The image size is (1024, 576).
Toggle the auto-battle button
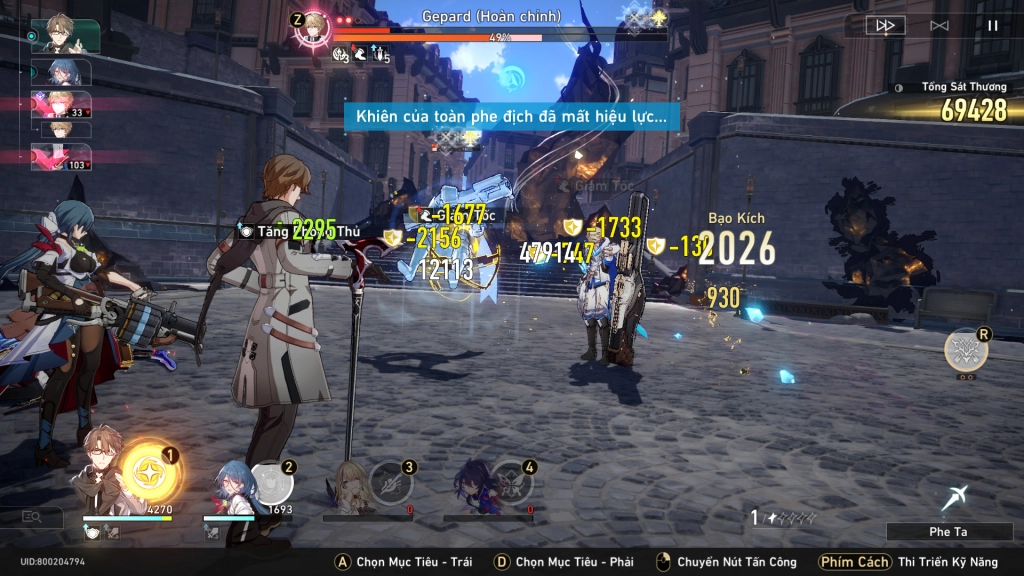click(x=939, y=26)
